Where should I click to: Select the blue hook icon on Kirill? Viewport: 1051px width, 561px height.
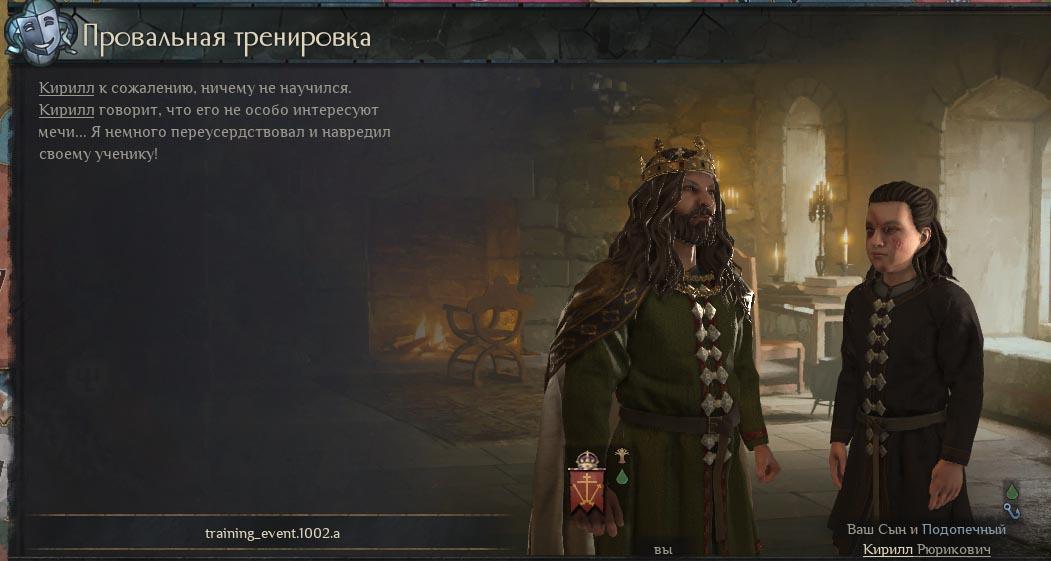(x=1012, y=511)
